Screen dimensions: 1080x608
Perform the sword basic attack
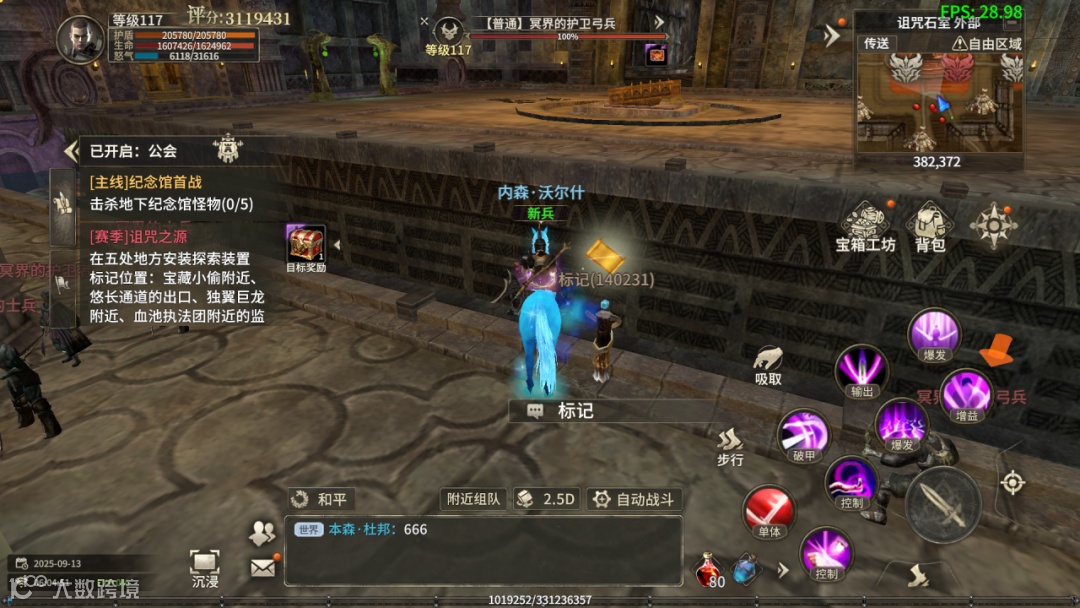coord(942,504)
